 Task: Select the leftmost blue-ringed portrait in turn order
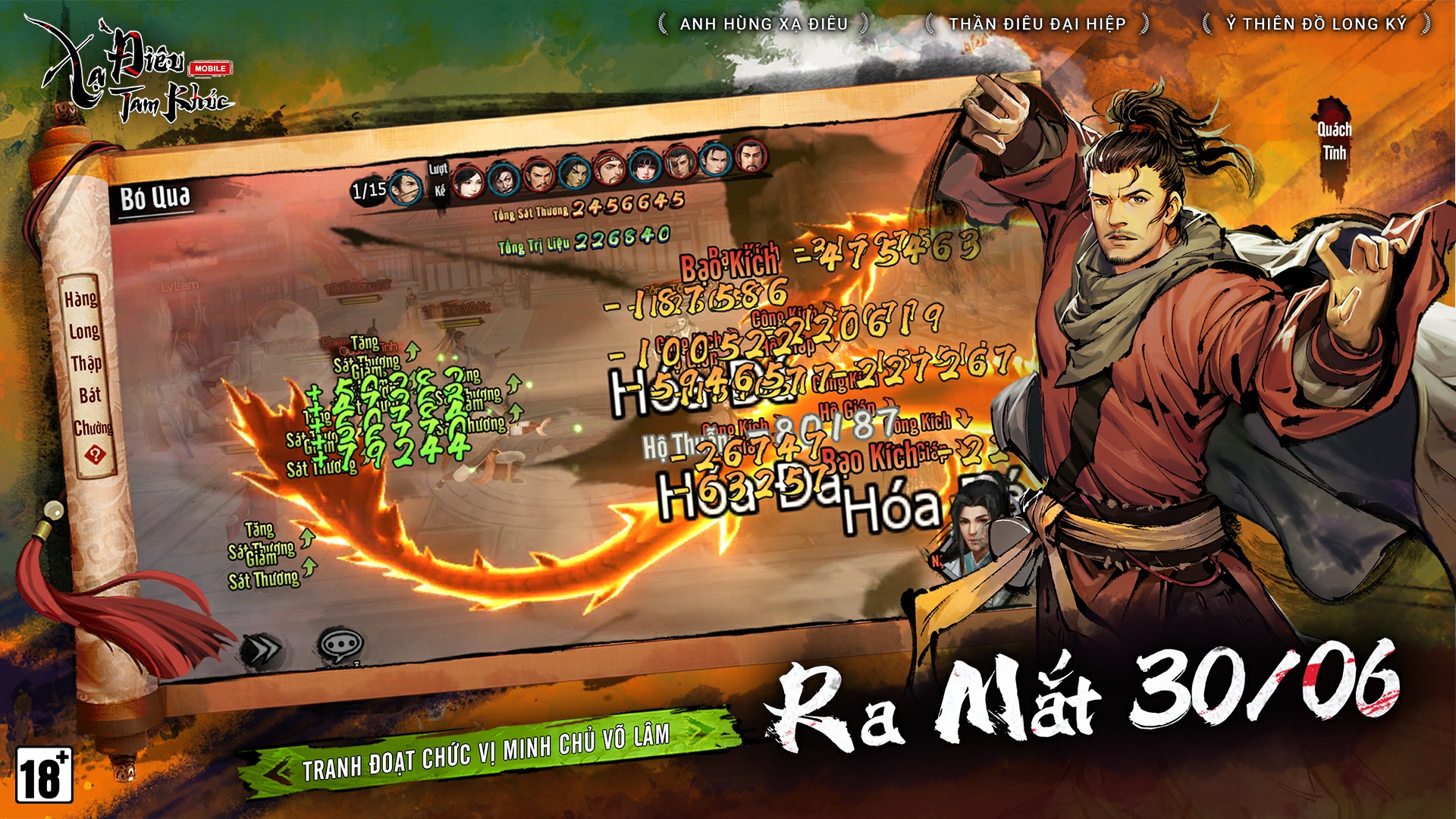(404, 187)
